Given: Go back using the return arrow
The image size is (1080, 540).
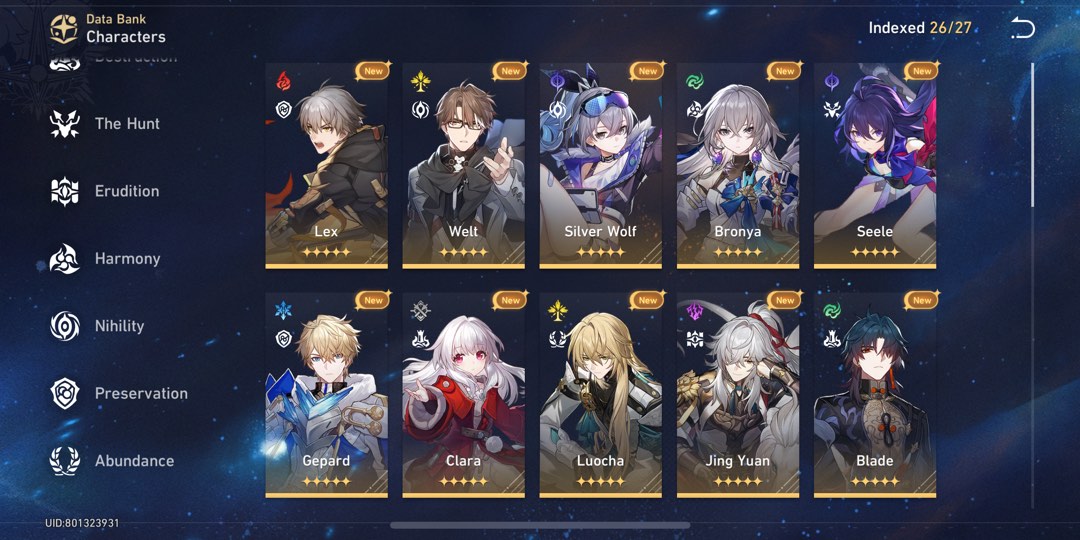Looking at the screenshot, I should pyautogui.click(x=1022, y=28).
